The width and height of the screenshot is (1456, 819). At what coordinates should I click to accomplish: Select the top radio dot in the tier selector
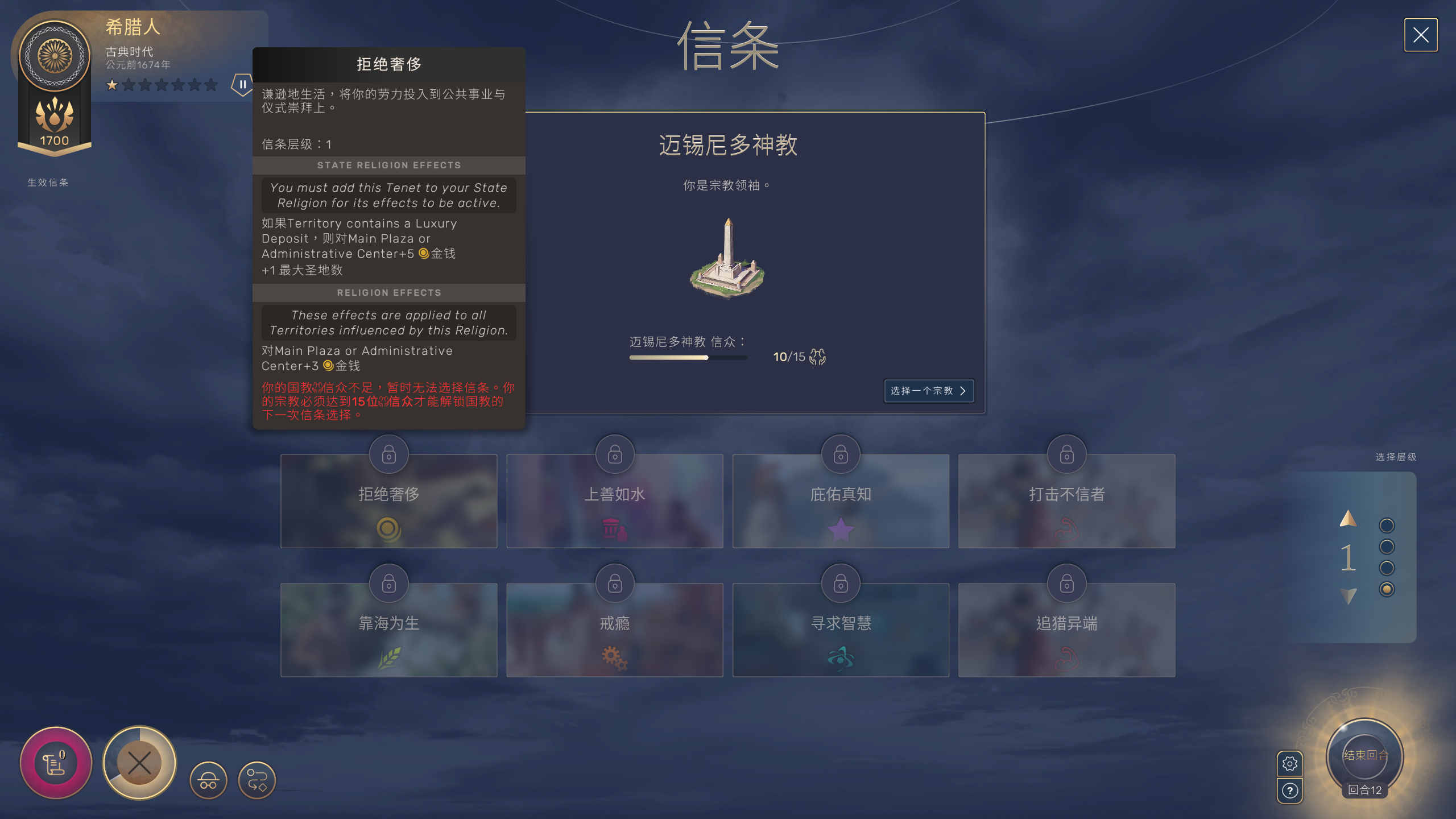click(1386, 525)
